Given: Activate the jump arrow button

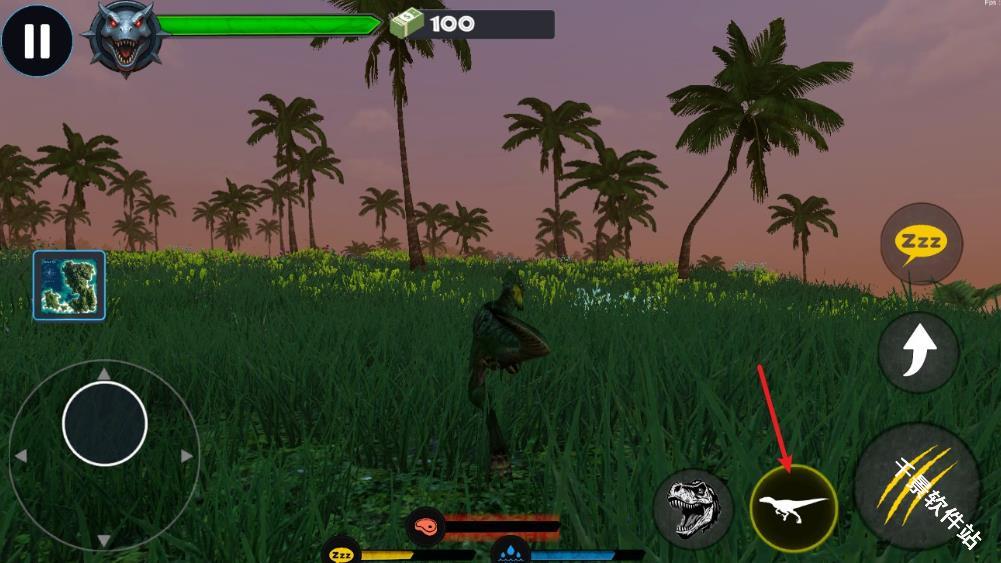Looking at the screenshot, I should (x=918, y=351).
